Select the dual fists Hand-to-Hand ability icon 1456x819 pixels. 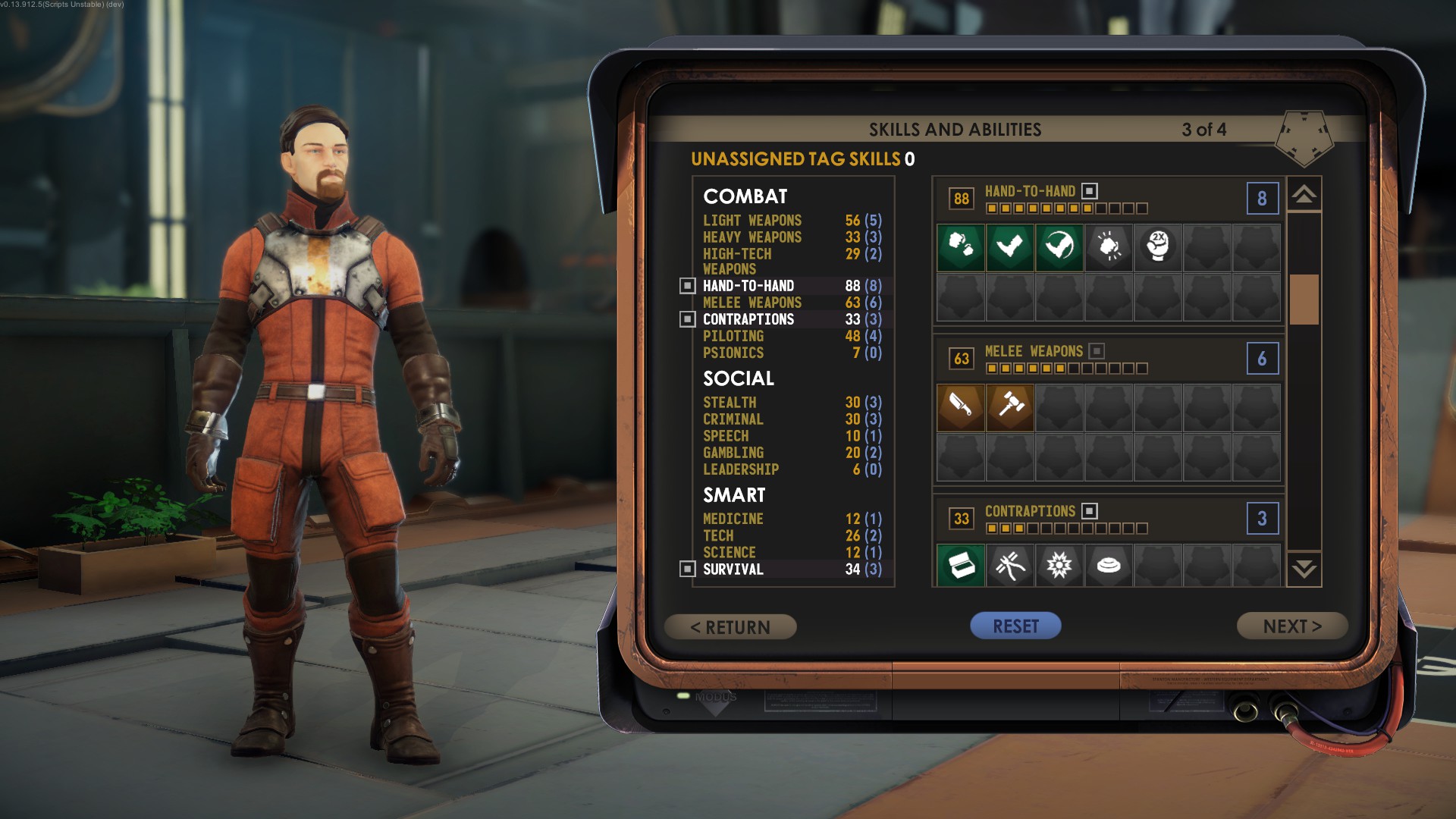coord(961,247)
